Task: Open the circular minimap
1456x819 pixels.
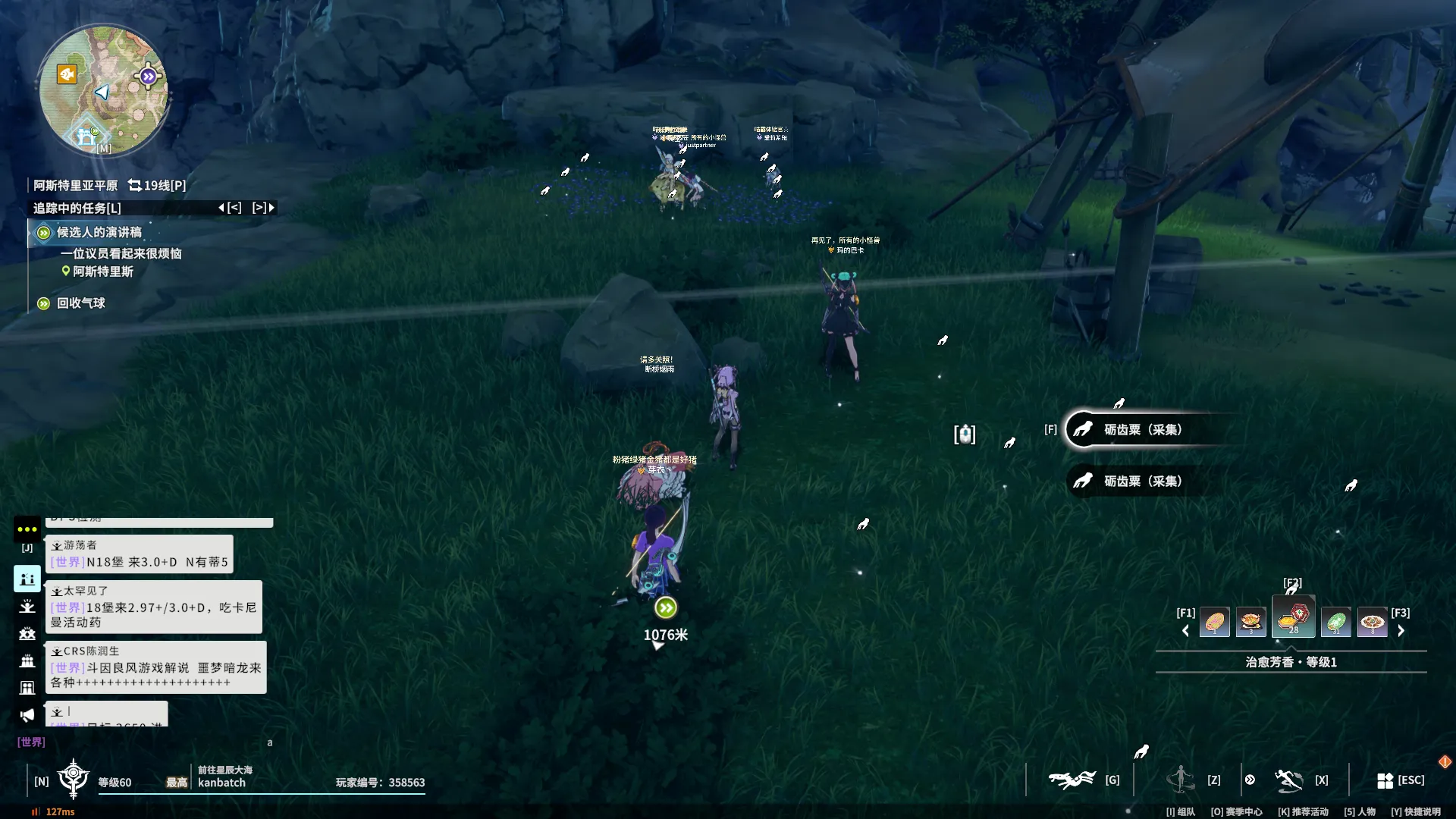Action: click(104, 90)
